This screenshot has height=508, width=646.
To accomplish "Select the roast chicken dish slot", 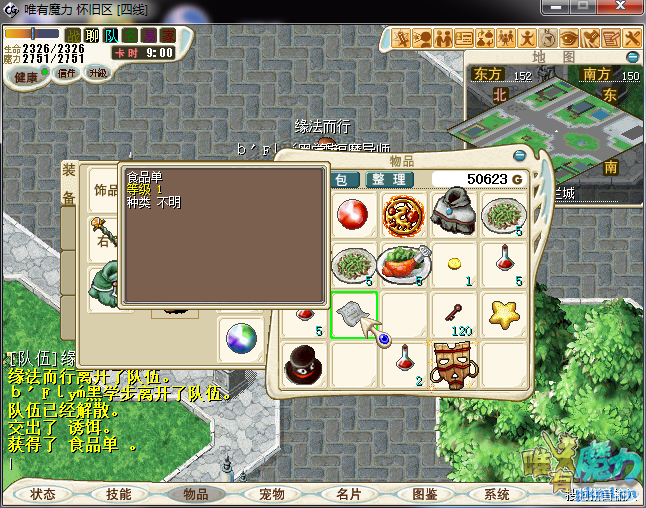I will click(403, 265).
